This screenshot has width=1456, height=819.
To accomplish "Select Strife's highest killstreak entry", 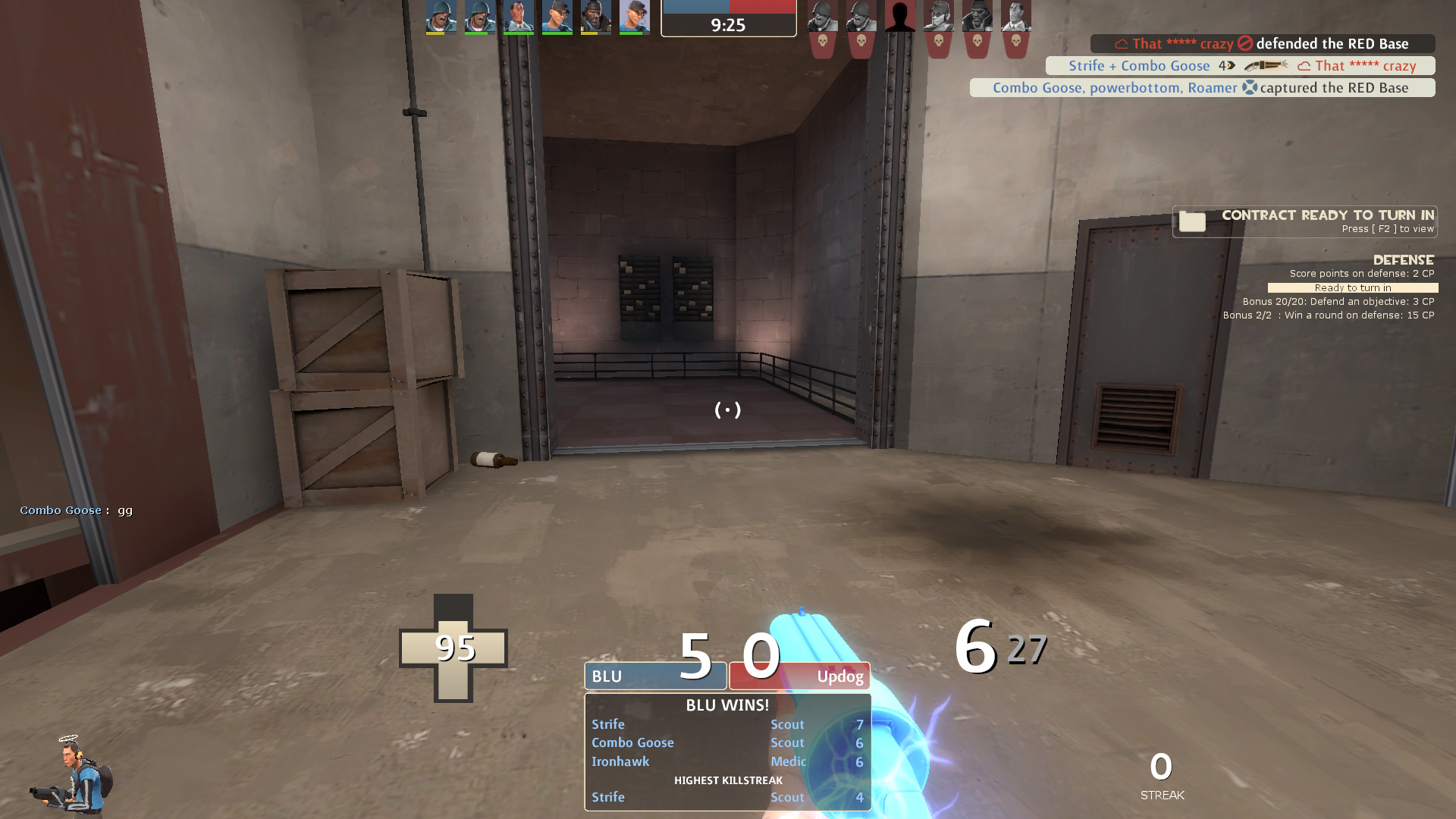I will click(726, 798).
